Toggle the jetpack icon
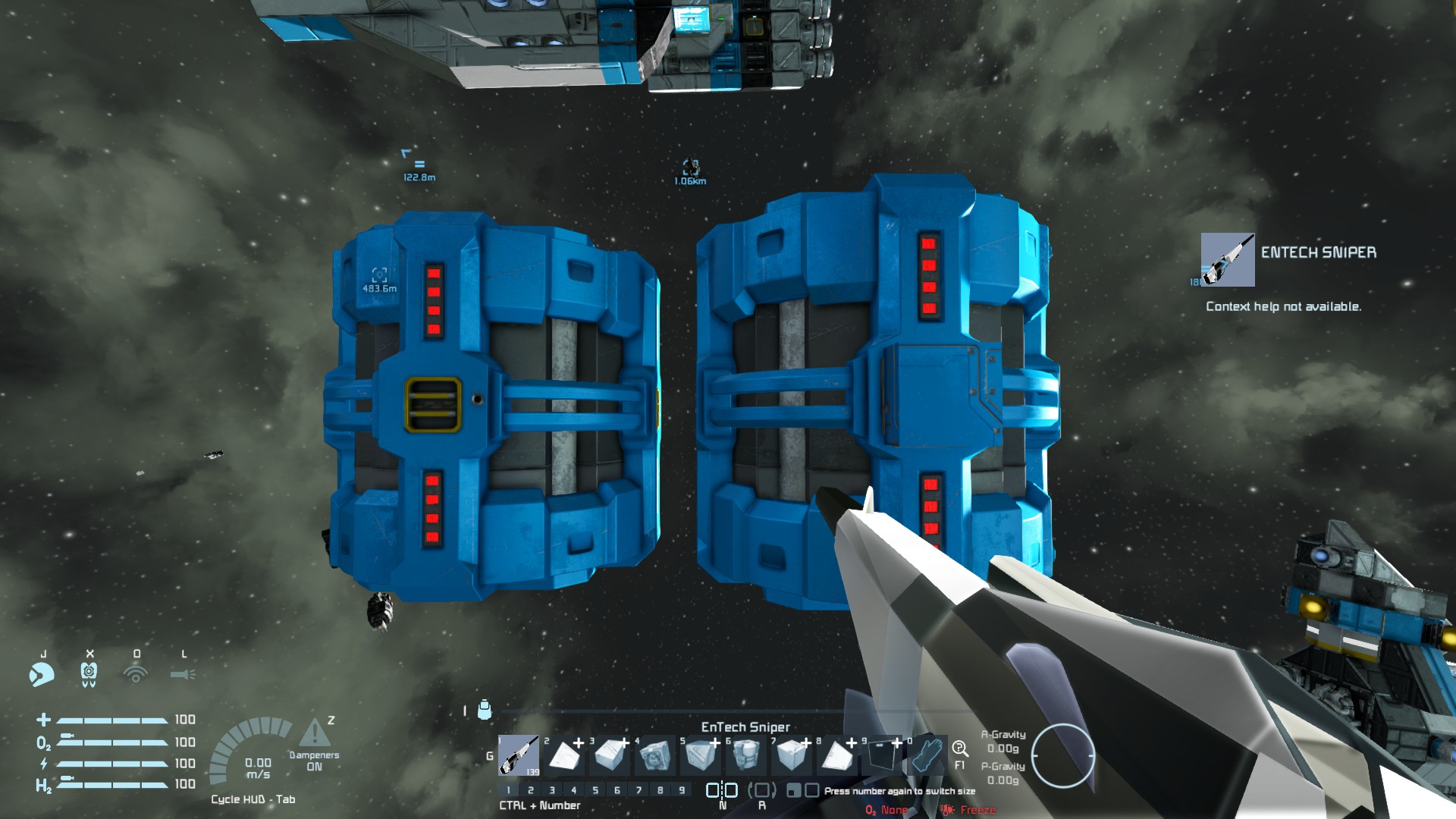Image resolution: width=1456 pixels, height=819 pixels. [x=42, y=673]
